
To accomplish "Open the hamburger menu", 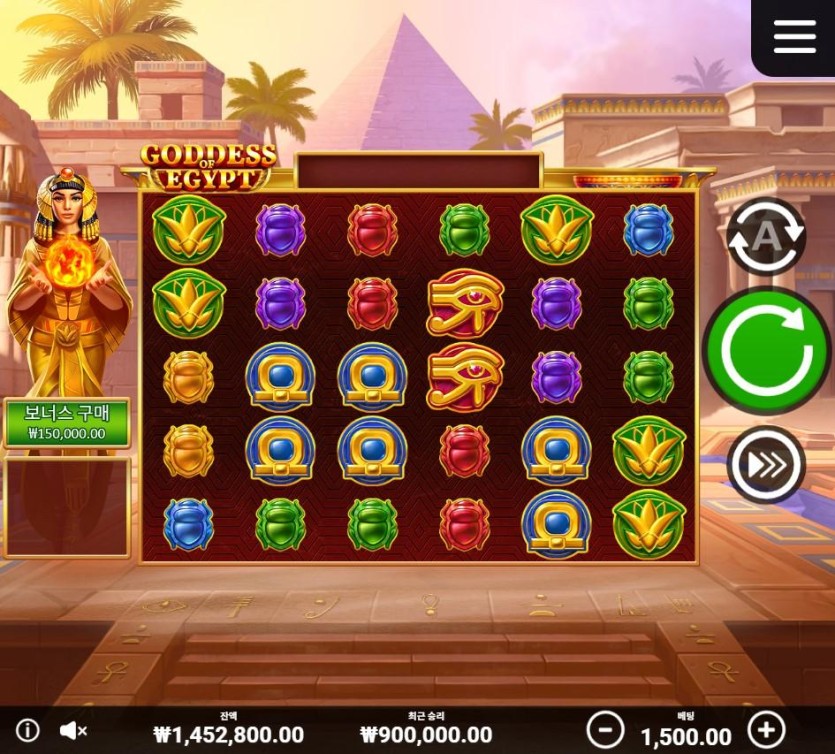I will 794,36.
